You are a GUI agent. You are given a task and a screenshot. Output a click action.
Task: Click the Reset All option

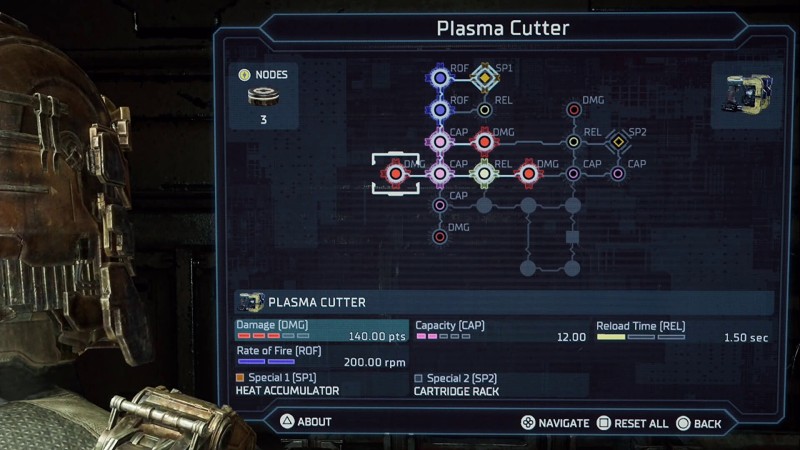point(632,423)
